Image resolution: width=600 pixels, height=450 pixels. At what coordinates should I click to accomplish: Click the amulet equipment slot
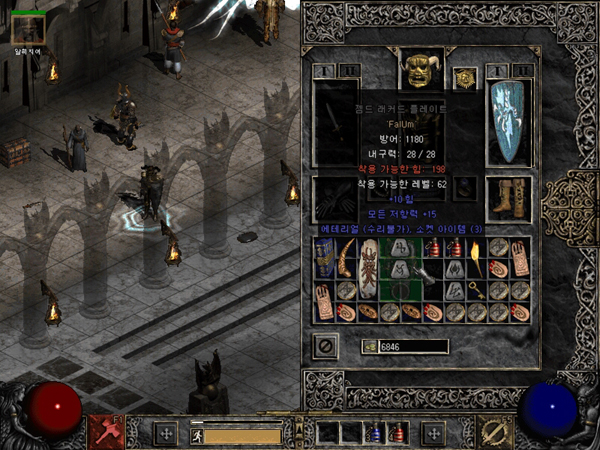pos(464,78)
